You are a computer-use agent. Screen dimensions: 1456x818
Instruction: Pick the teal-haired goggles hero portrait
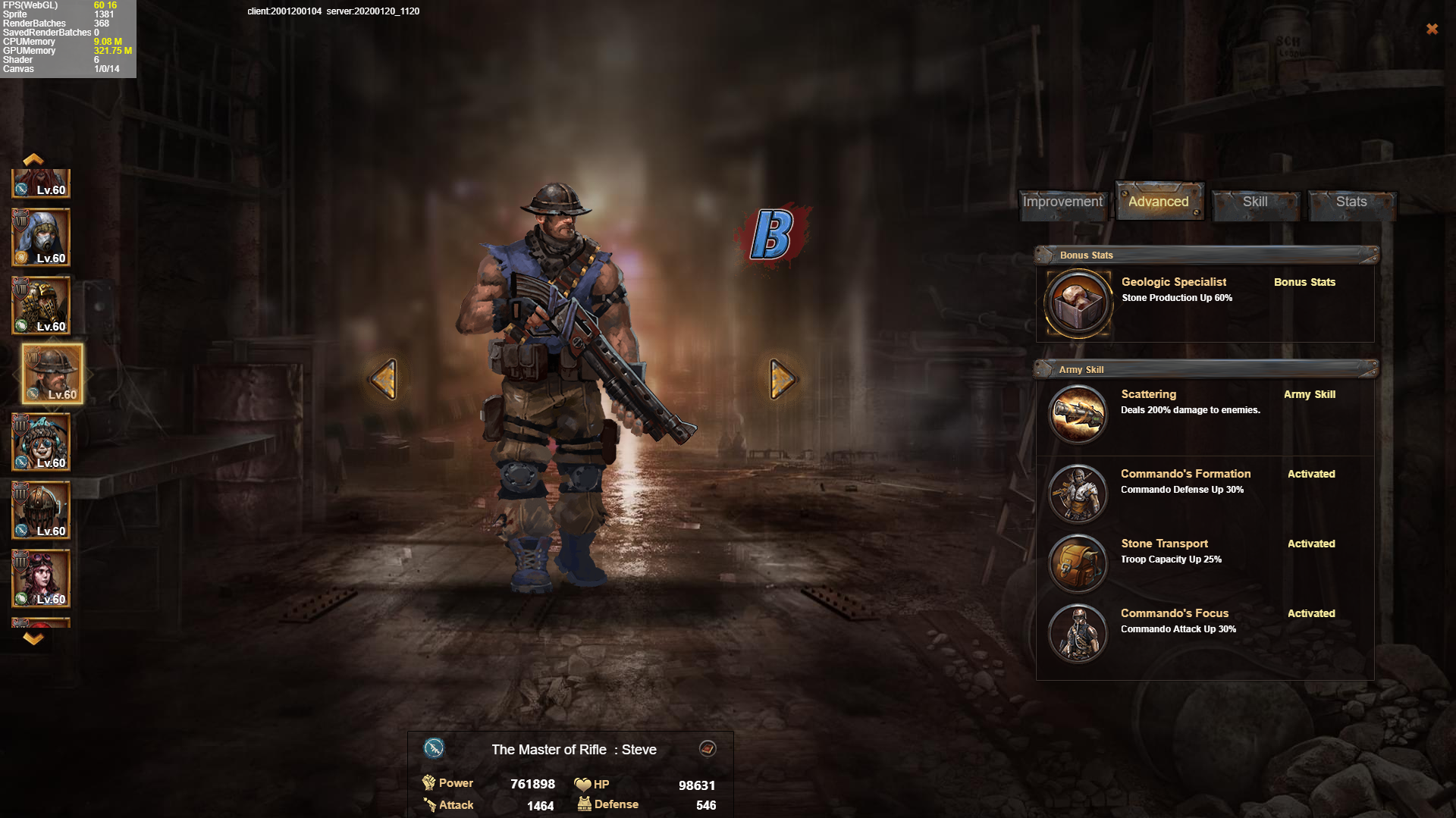41,442
